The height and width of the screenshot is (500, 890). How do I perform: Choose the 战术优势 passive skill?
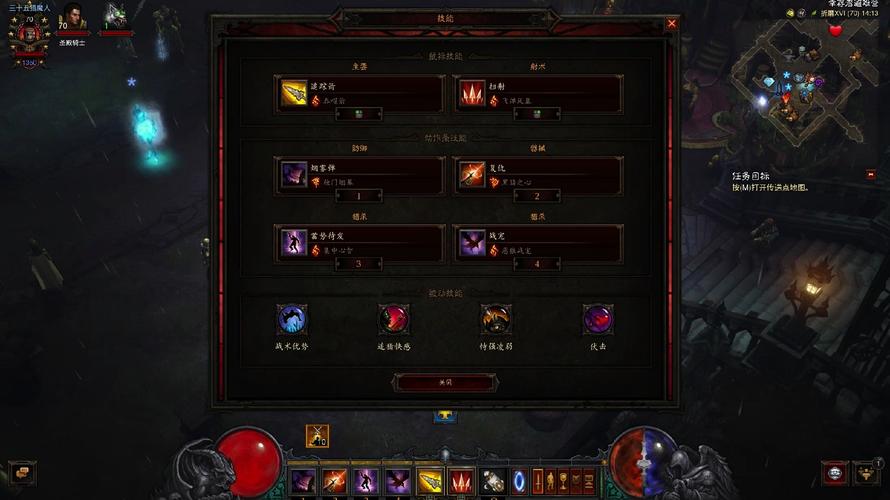(292, 320)
